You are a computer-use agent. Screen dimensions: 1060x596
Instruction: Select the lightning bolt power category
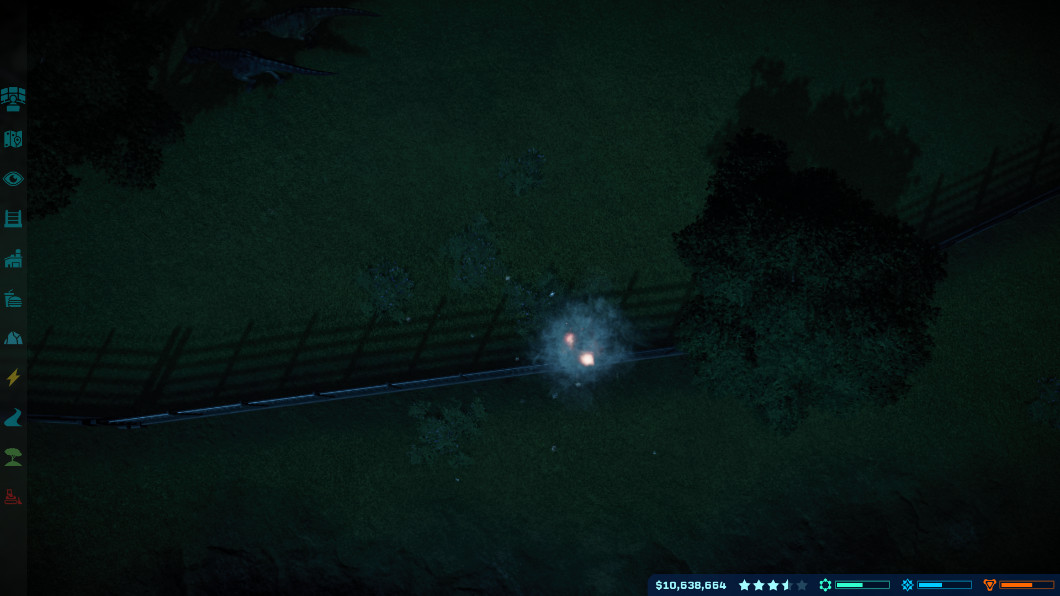13,378
